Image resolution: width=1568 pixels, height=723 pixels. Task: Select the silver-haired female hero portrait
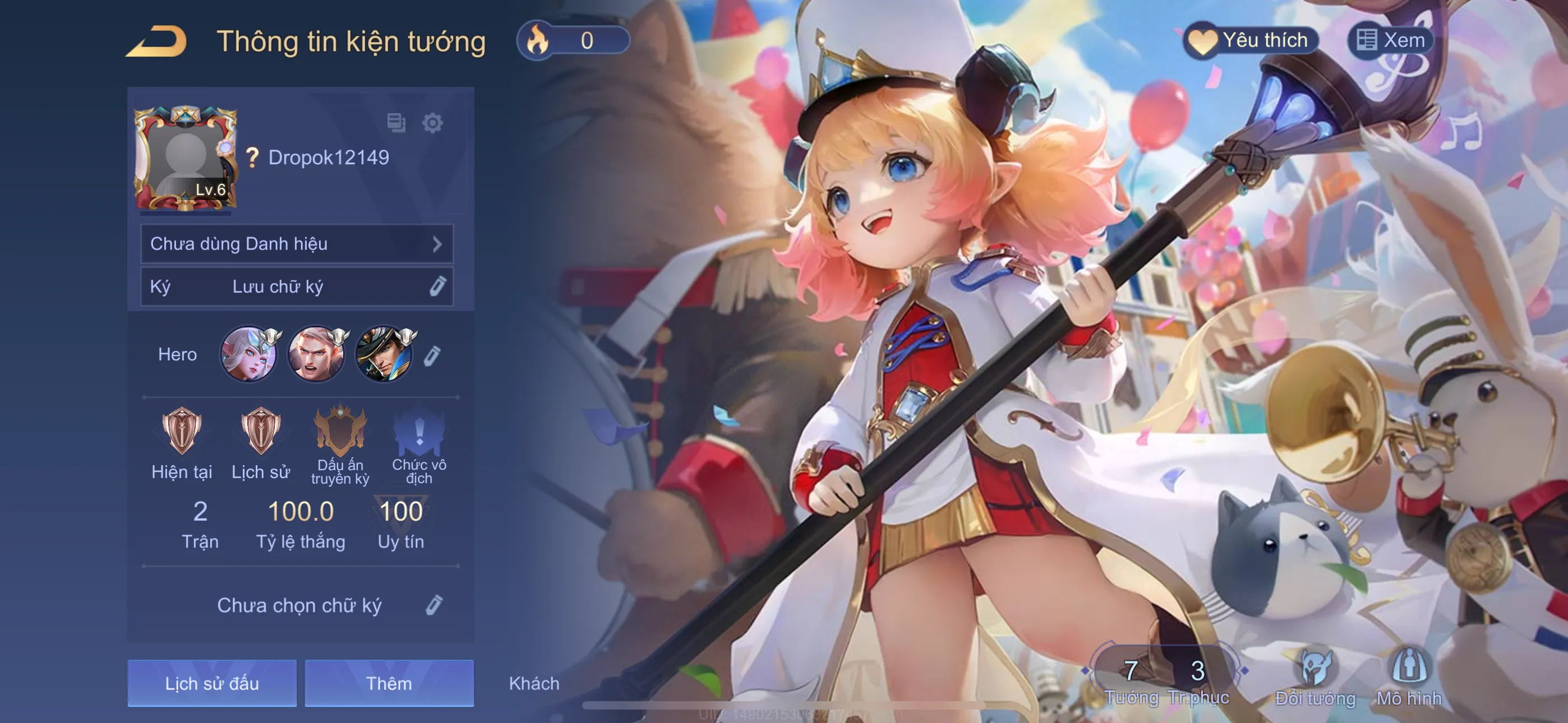[x=249, y=354]
